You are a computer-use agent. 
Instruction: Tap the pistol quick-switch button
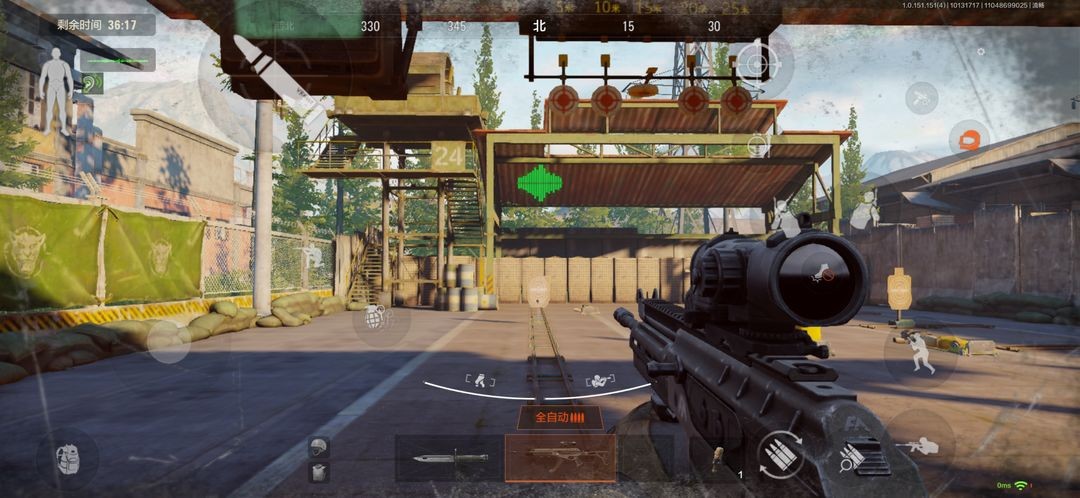pos(920,97)
